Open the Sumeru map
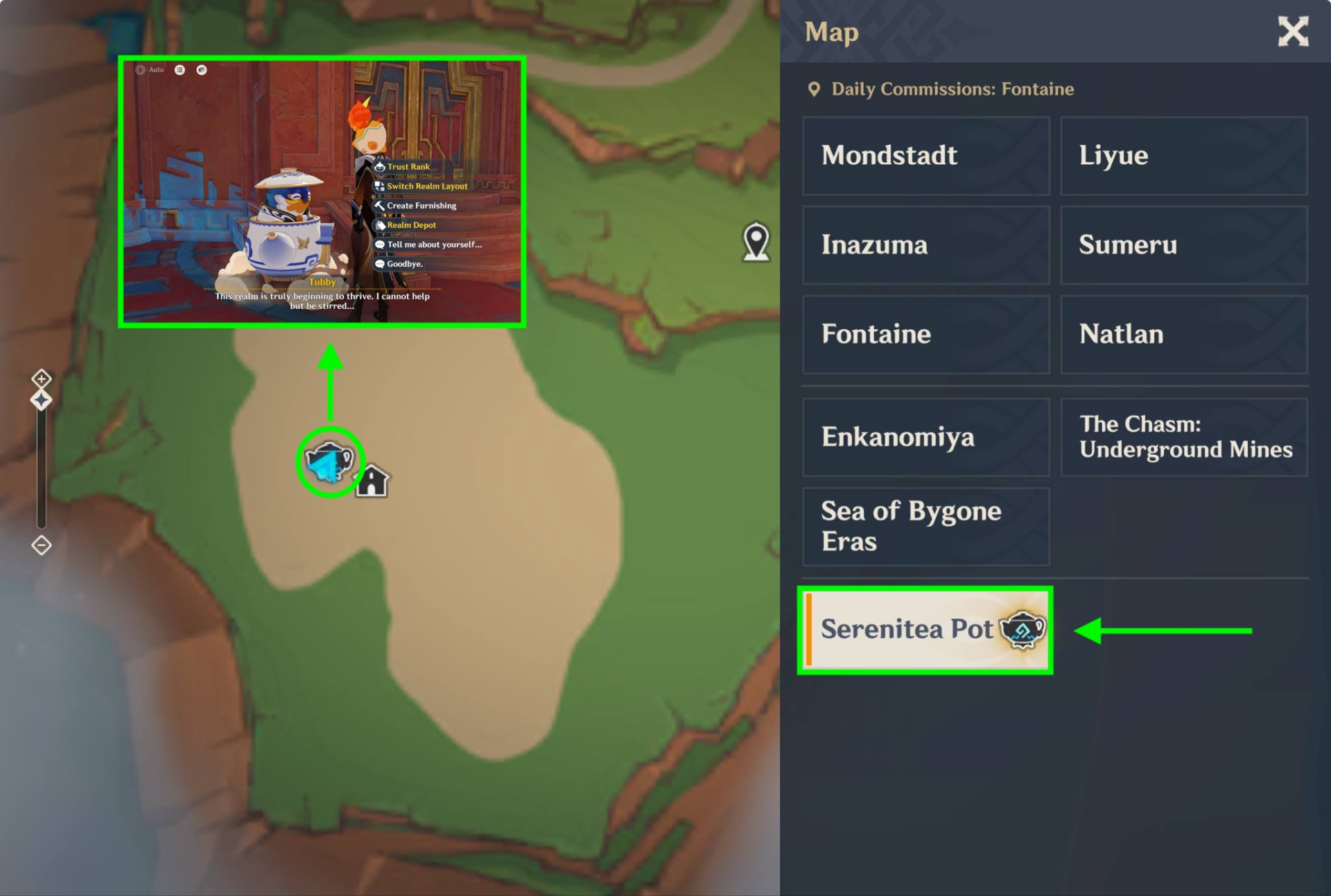Image resolution: width=1331 pixels, height=896 pixels. [1183, 245]
